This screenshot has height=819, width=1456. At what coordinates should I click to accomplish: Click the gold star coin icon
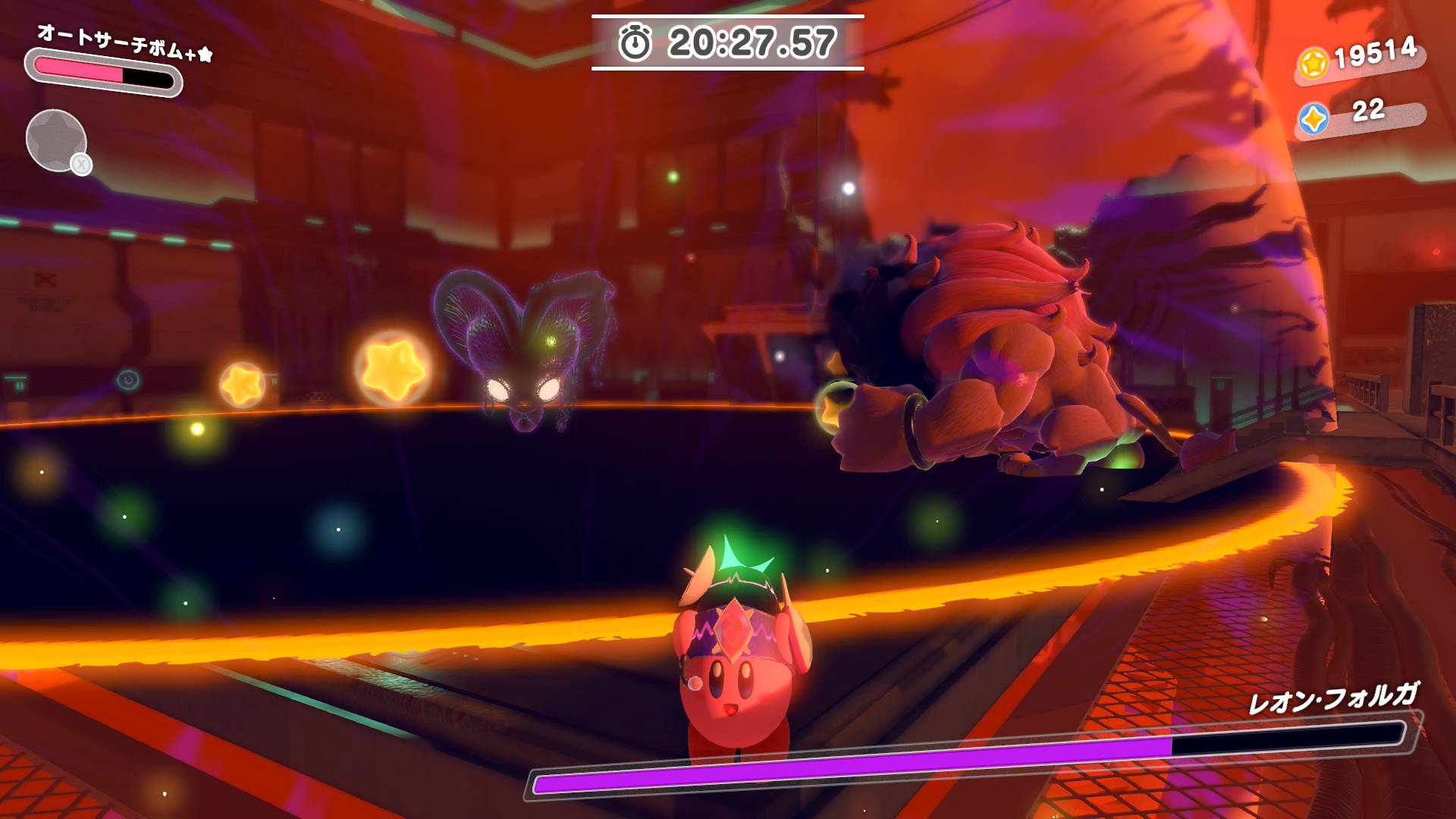tap(1313, 63)
